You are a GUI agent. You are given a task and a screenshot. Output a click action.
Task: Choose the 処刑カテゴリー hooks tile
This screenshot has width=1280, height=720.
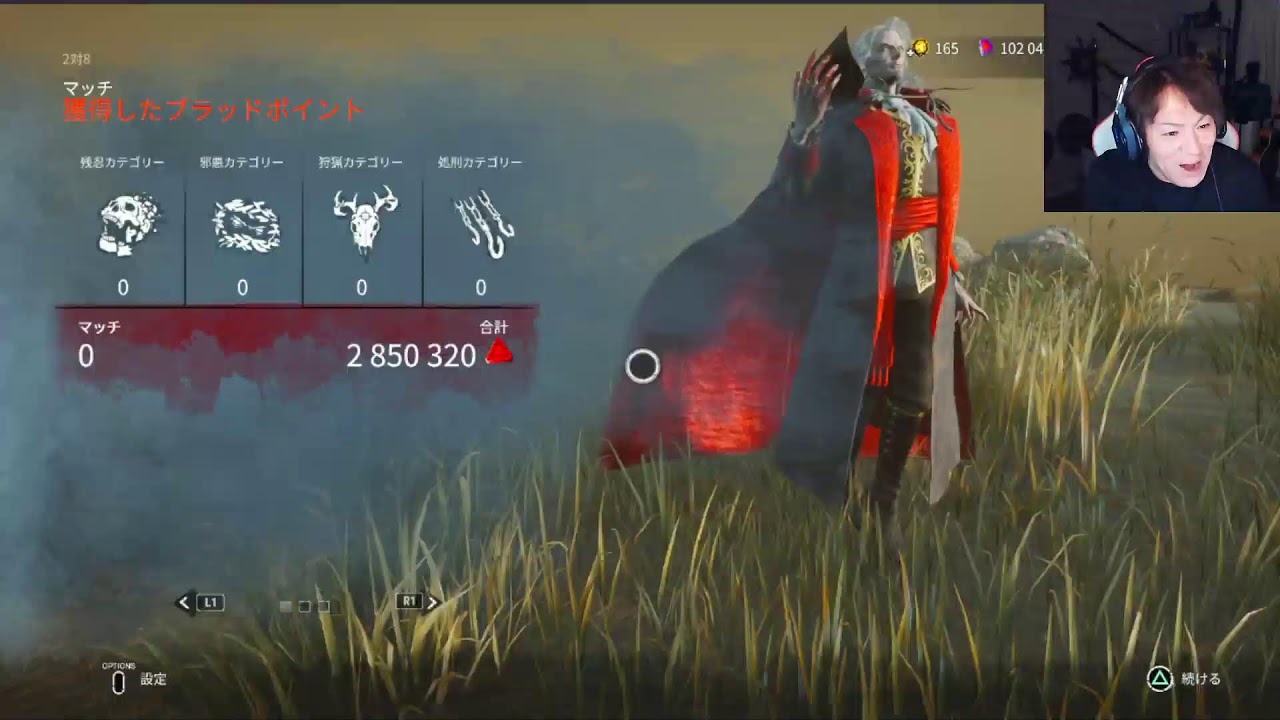[x=481, y=226]
